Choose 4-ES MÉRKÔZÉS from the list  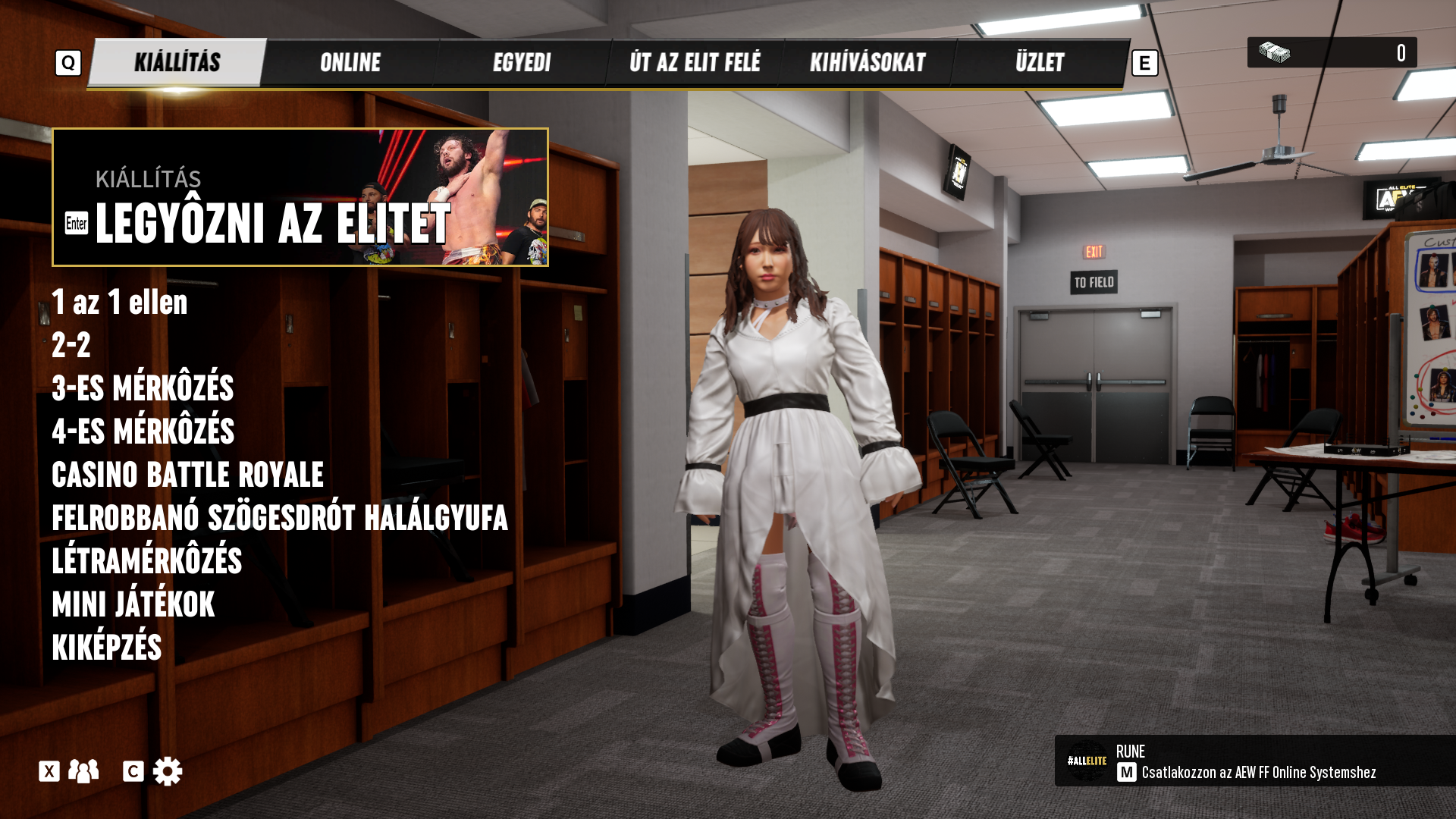pos(143,431)
